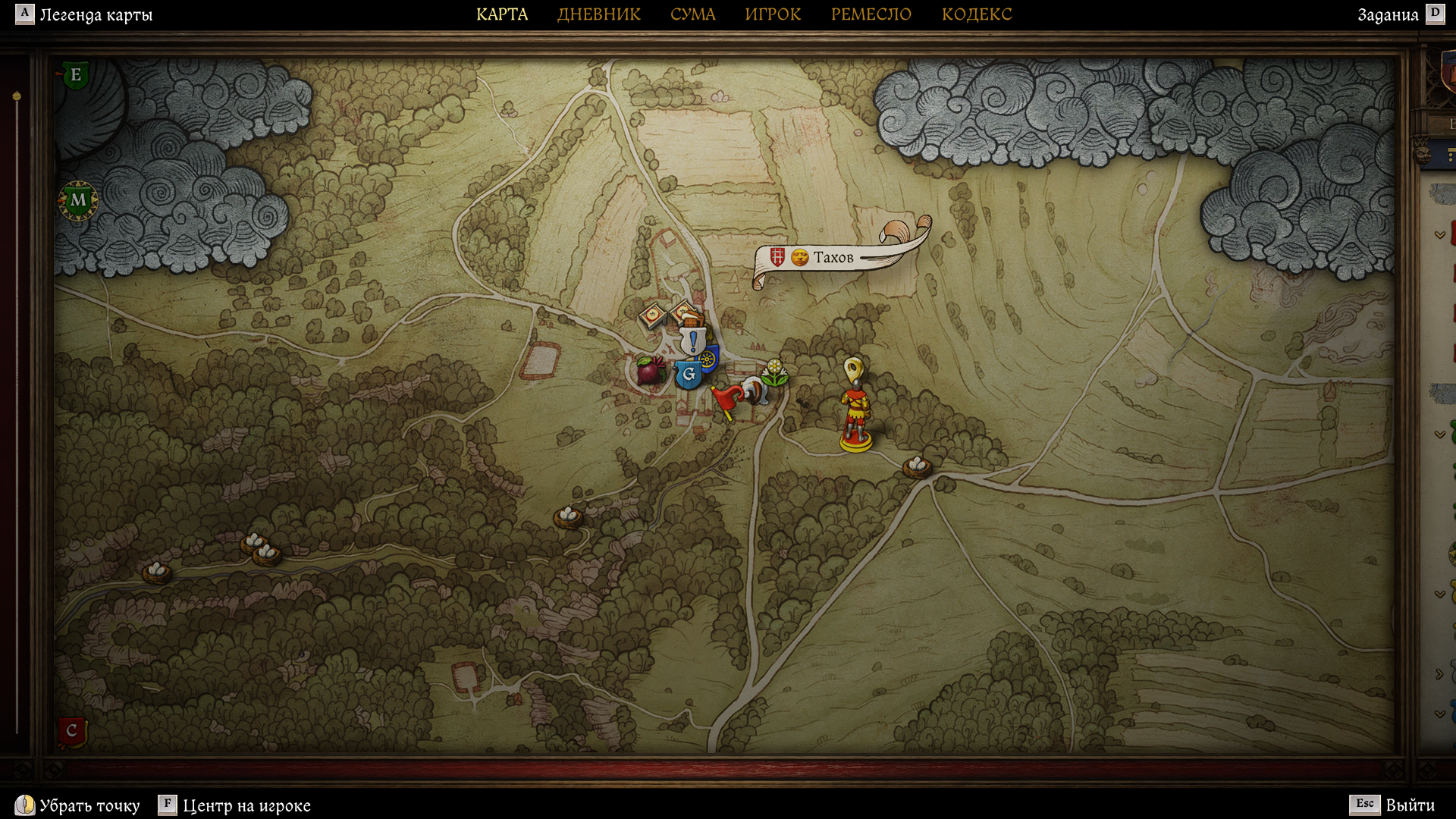Click the blue G shield marker

[689, 374]
